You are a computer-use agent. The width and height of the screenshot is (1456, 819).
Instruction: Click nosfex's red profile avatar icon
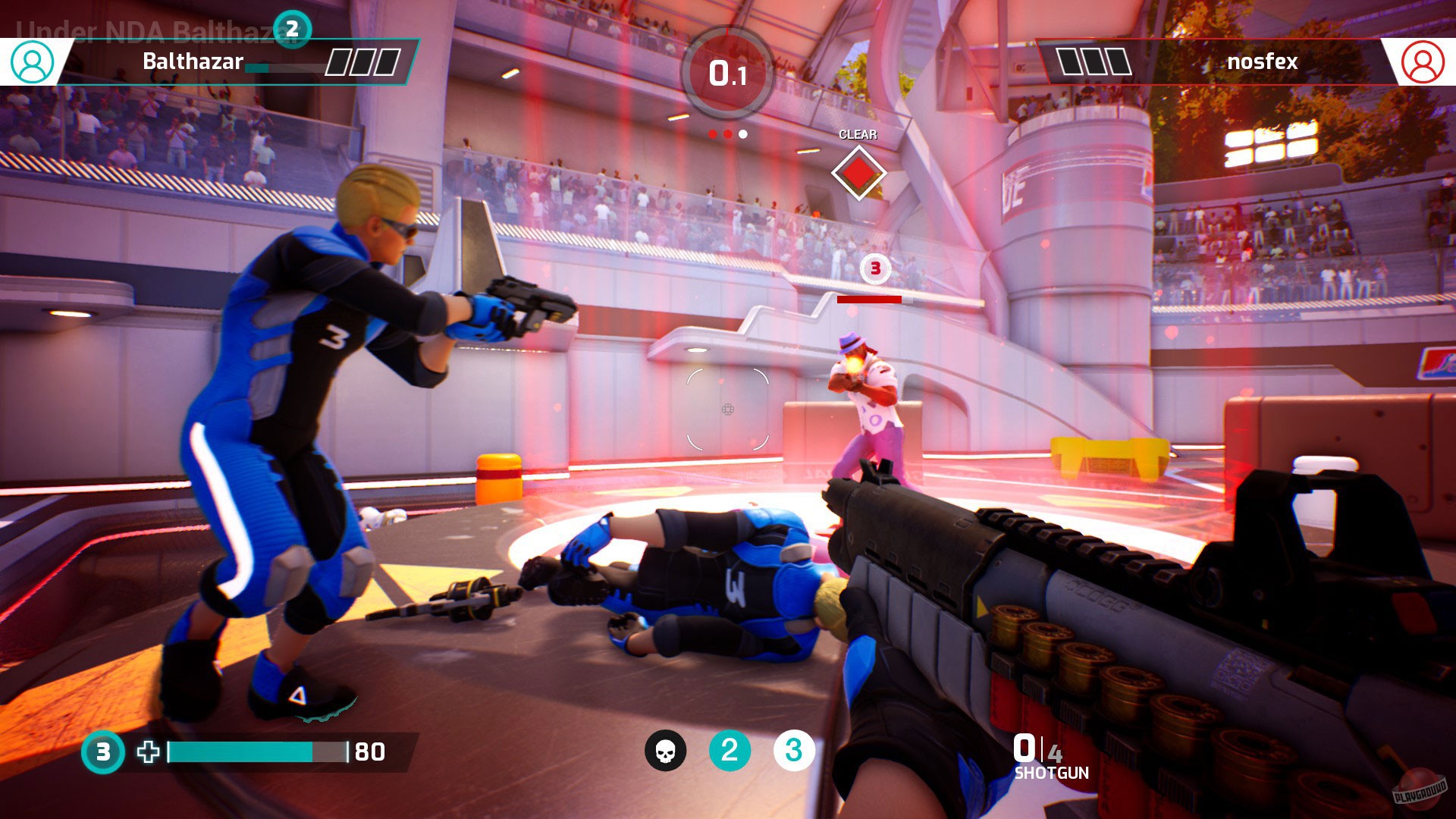click(x=1423, y=61)
